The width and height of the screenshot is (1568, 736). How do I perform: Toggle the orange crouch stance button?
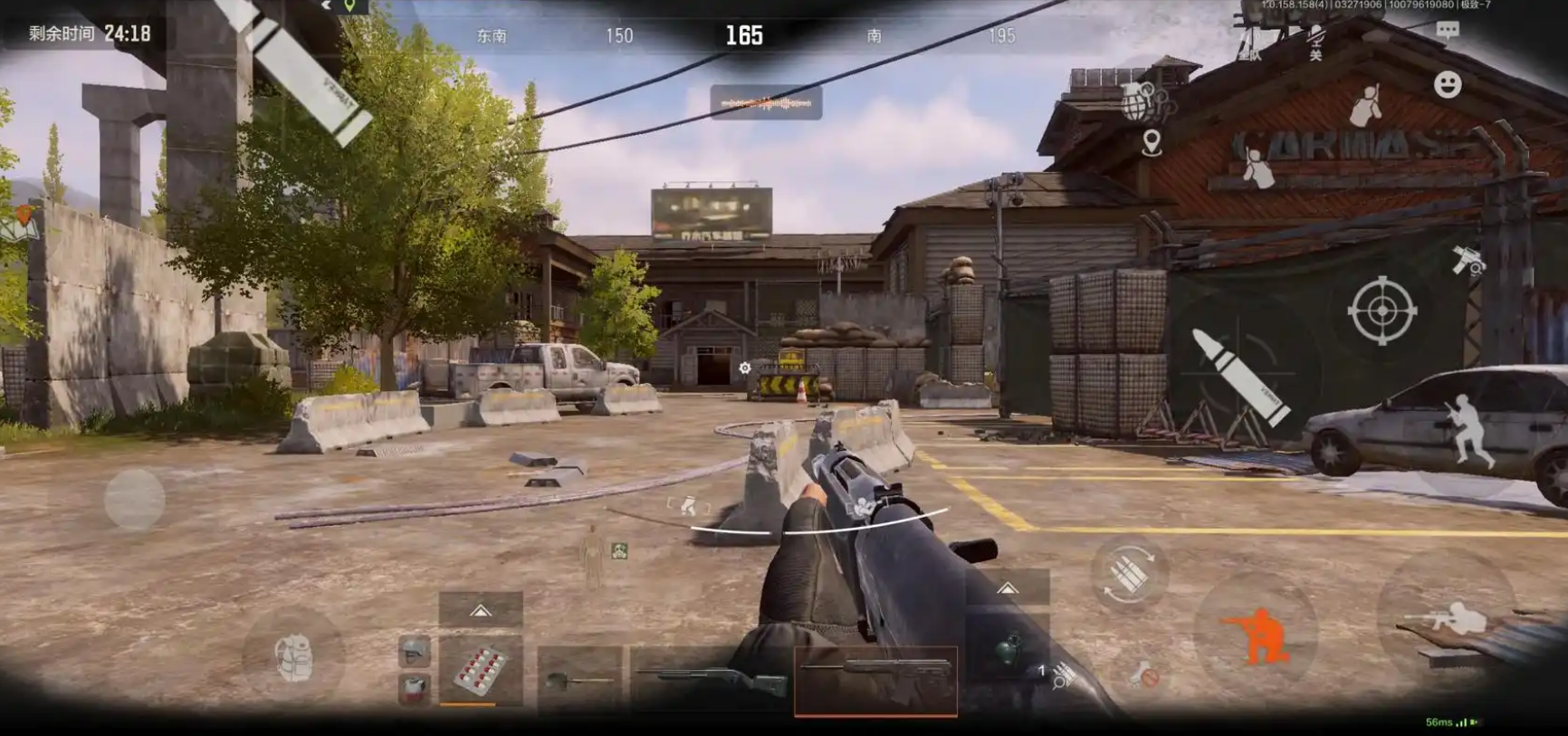click(x=1256, y=631)
